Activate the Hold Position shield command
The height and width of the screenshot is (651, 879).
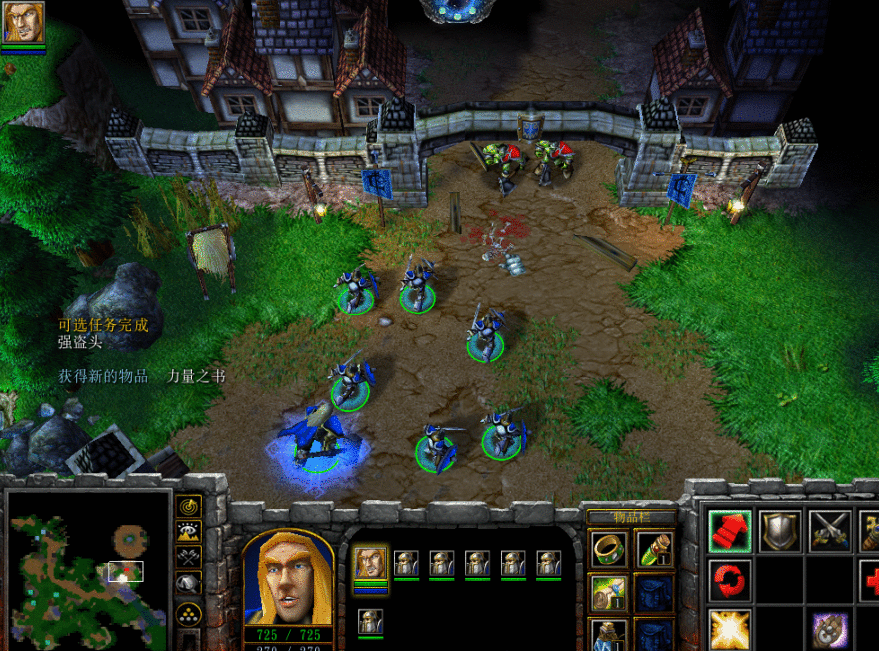[x=780, y=531]
